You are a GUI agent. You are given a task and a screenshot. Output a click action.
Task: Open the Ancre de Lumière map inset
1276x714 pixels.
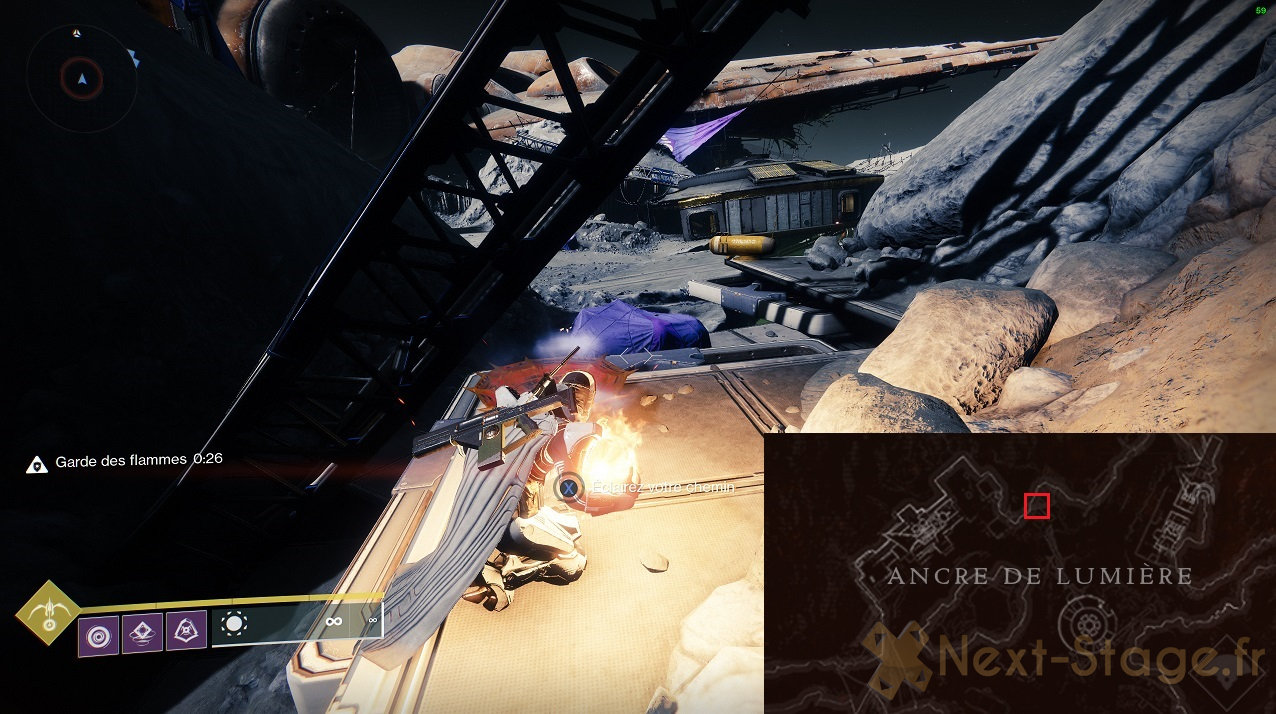coord(1019,573)
